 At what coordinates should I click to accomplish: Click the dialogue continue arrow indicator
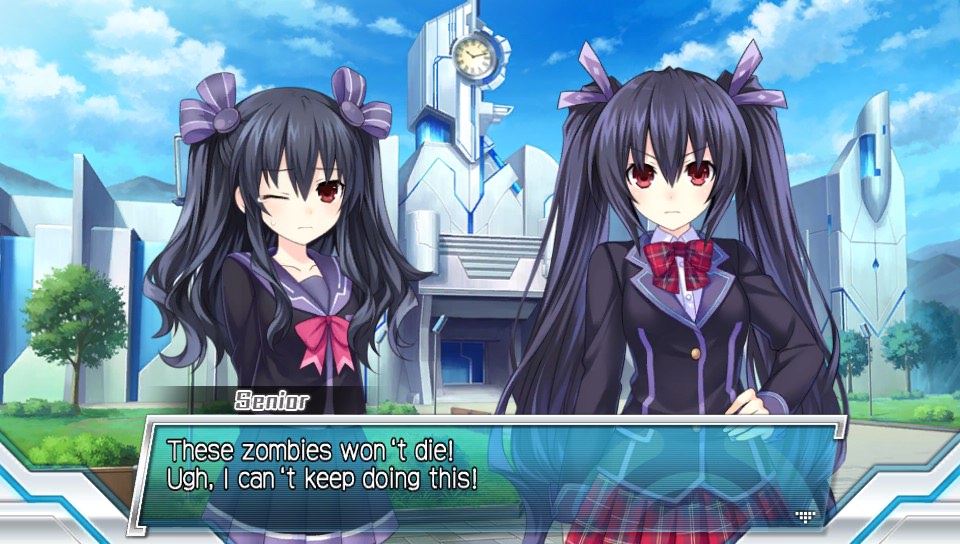pos(806,515)
